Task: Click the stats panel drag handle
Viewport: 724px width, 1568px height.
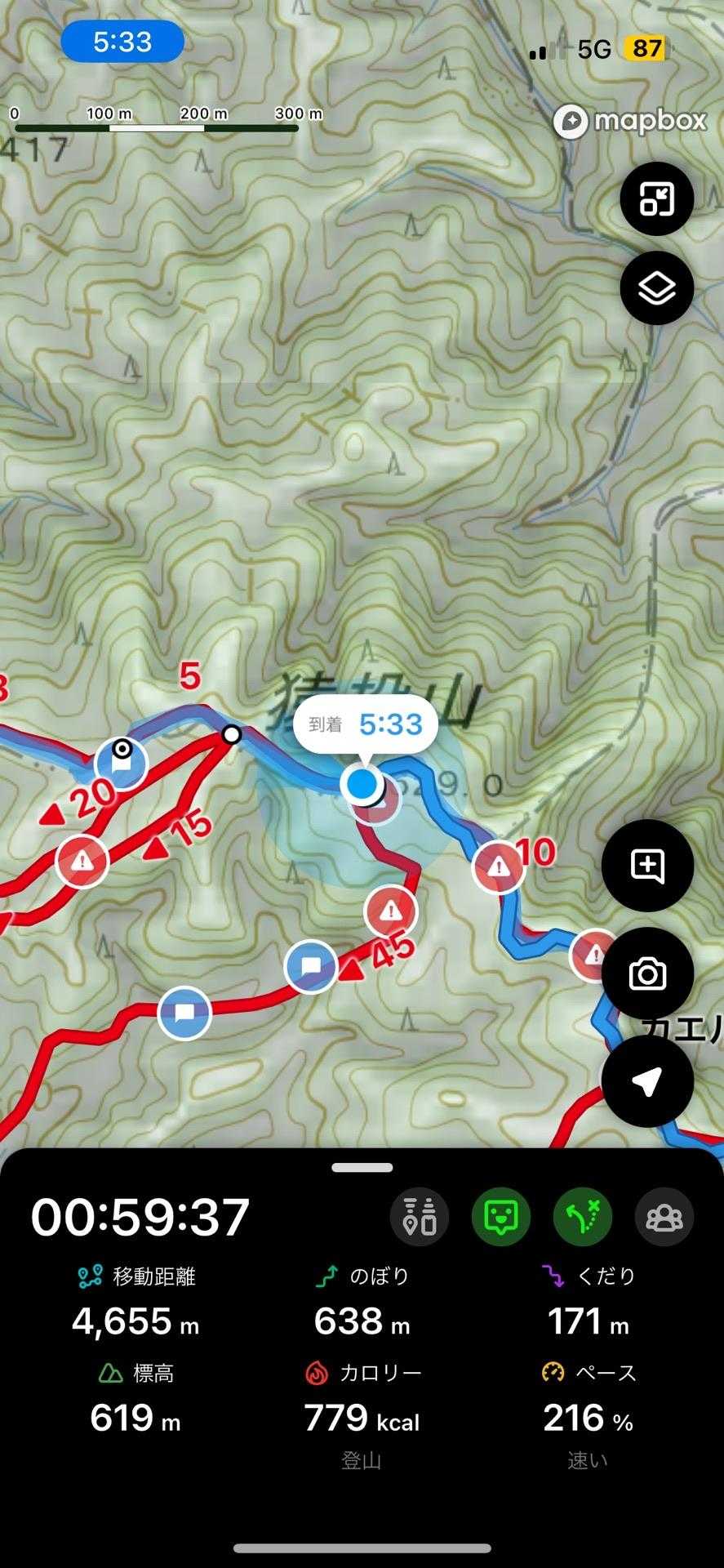Action: coord(362,1168)
